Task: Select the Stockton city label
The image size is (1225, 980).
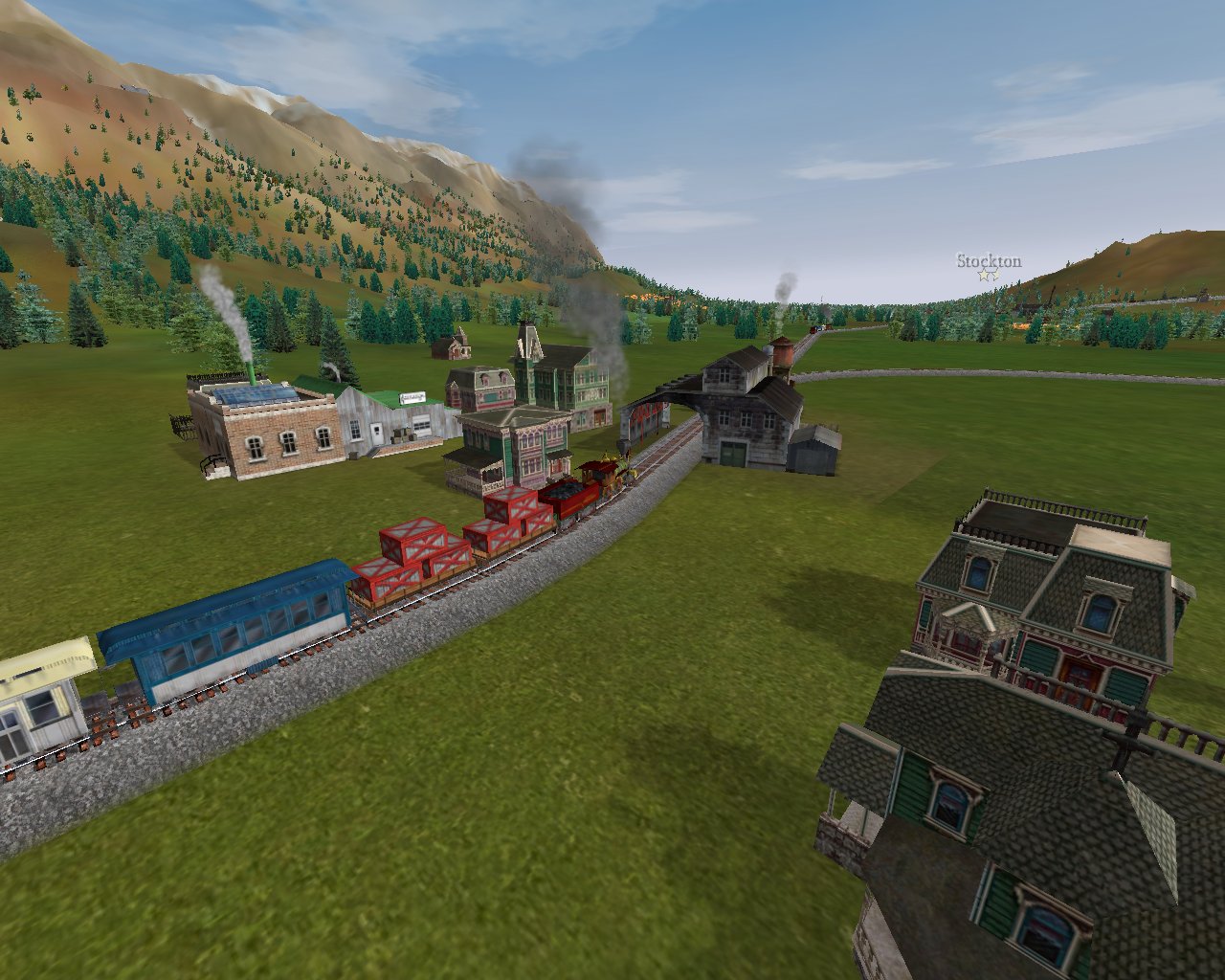Action: tap(989, 261)
